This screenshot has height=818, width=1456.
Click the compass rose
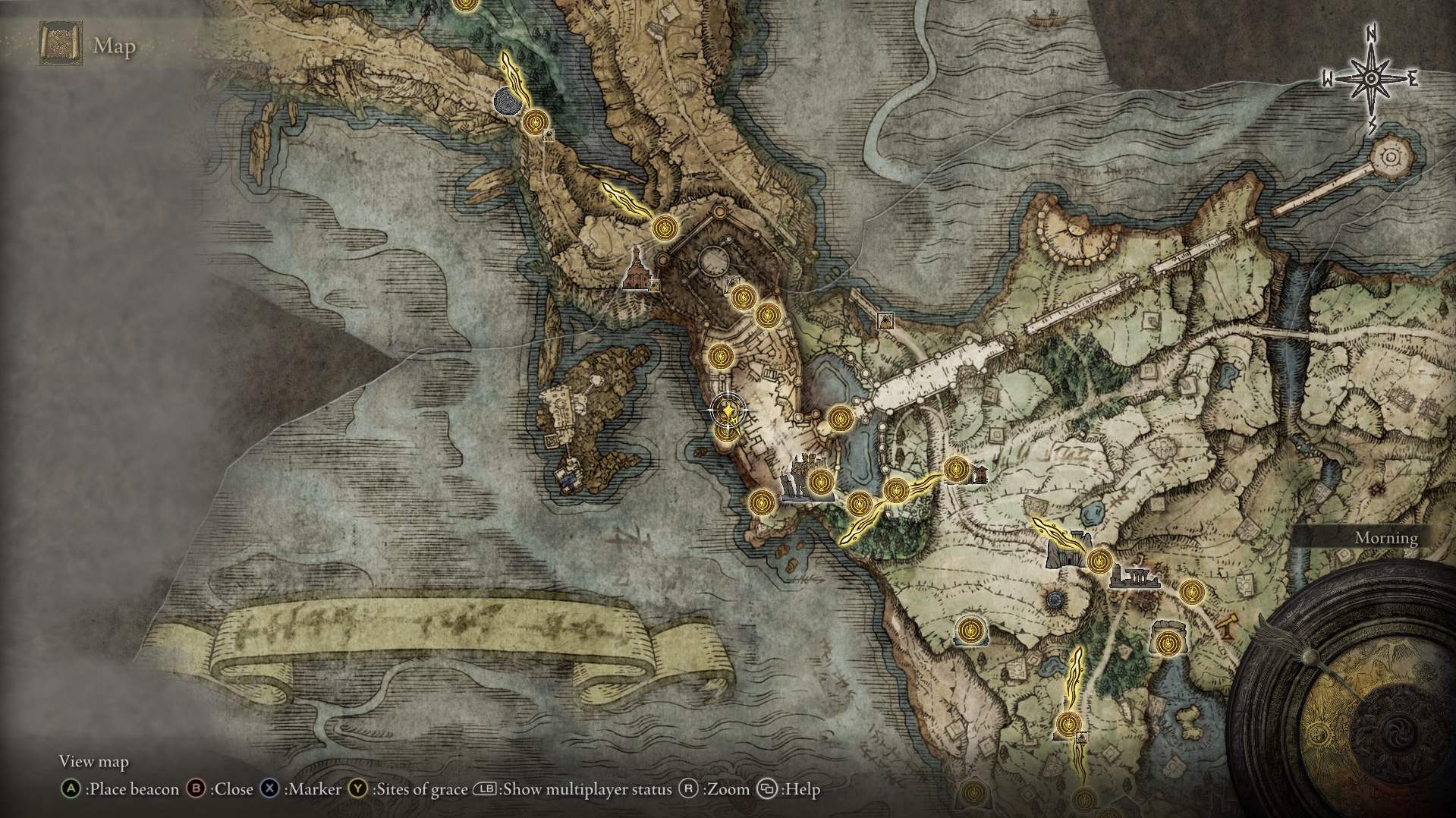(1371, 80)
